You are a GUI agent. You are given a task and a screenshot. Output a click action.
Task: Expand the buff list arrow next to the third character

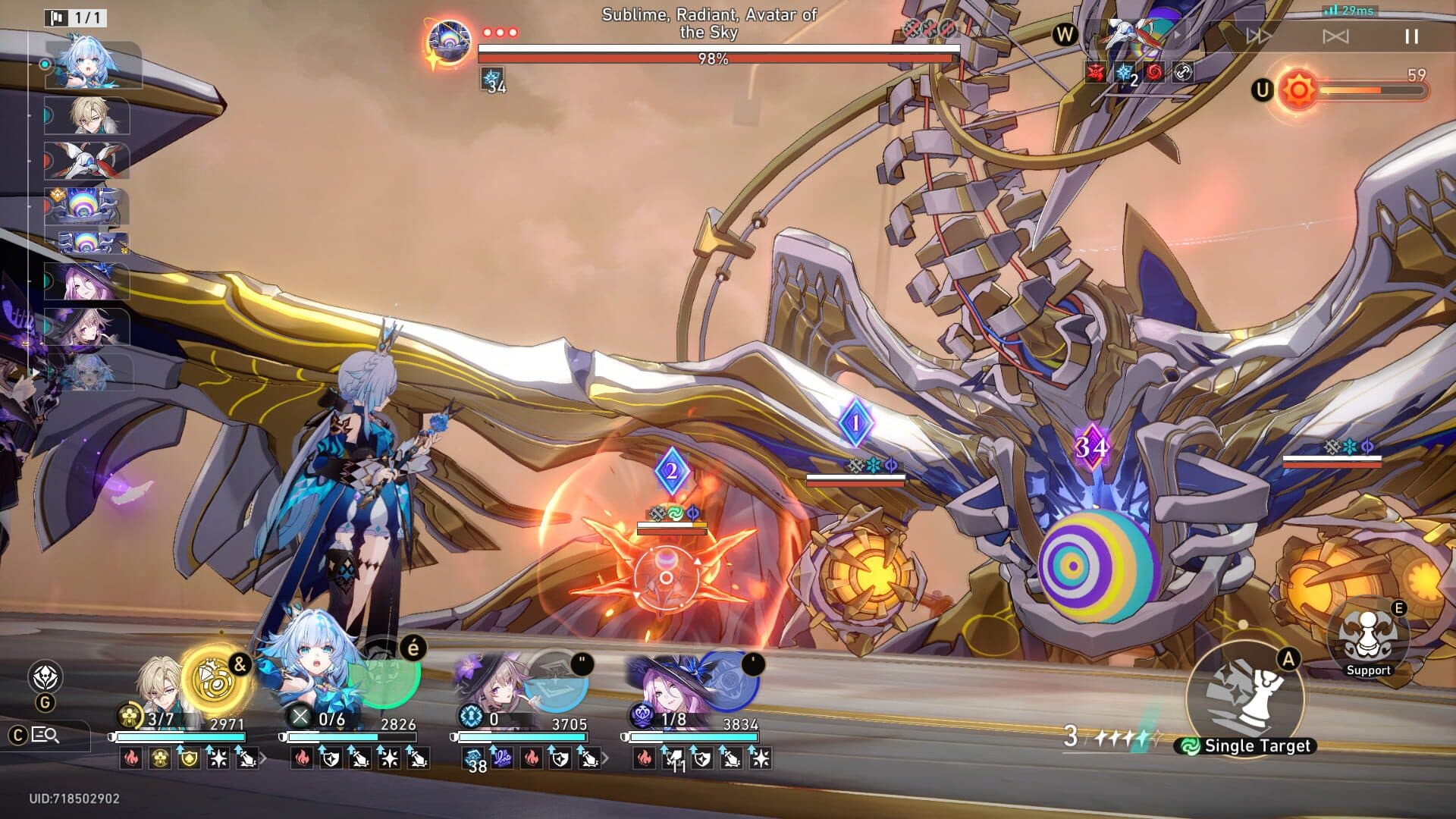coord(607,757)
